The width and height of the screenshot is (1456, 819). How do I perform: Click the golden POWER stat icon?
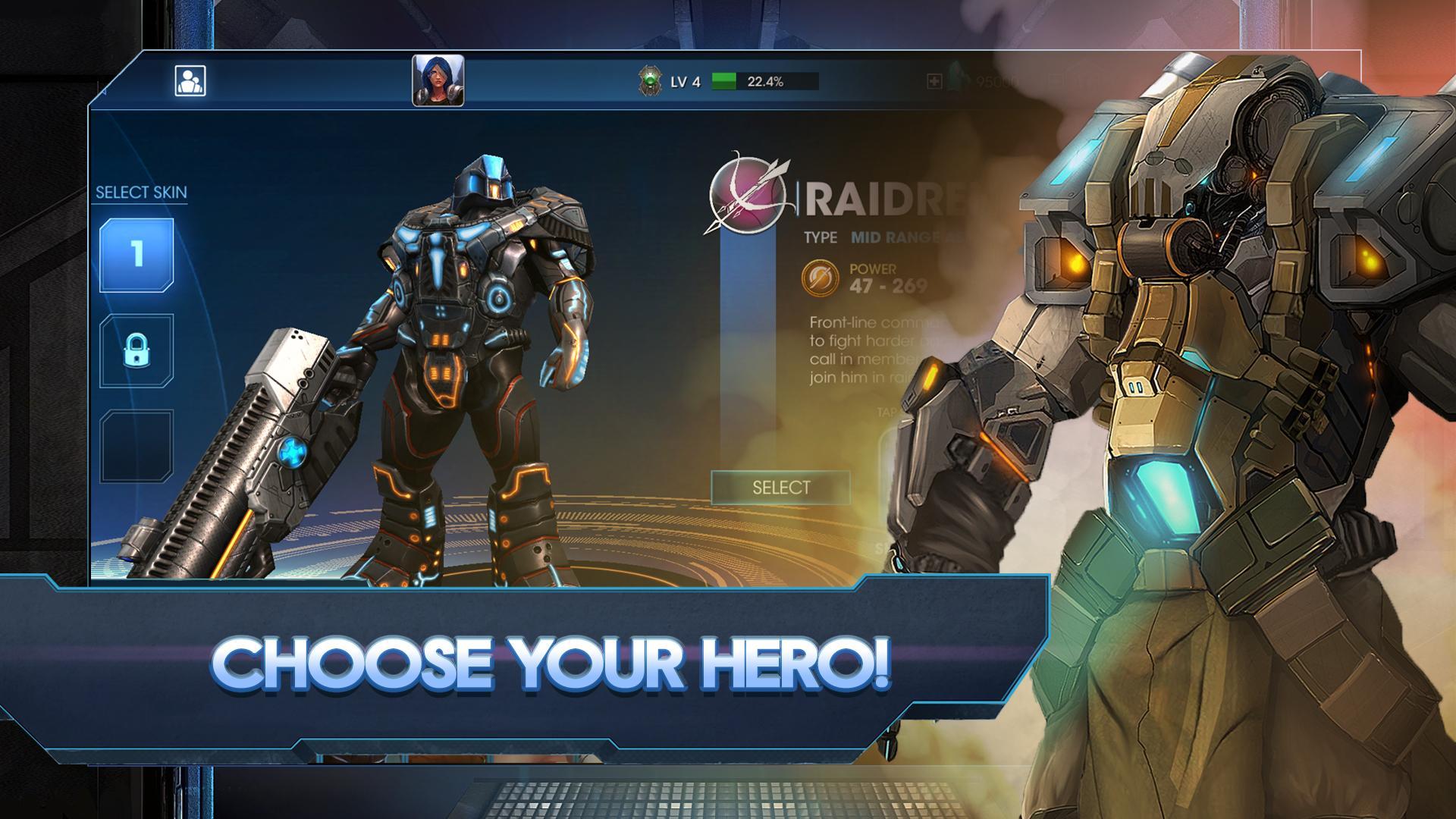[821, 275]
